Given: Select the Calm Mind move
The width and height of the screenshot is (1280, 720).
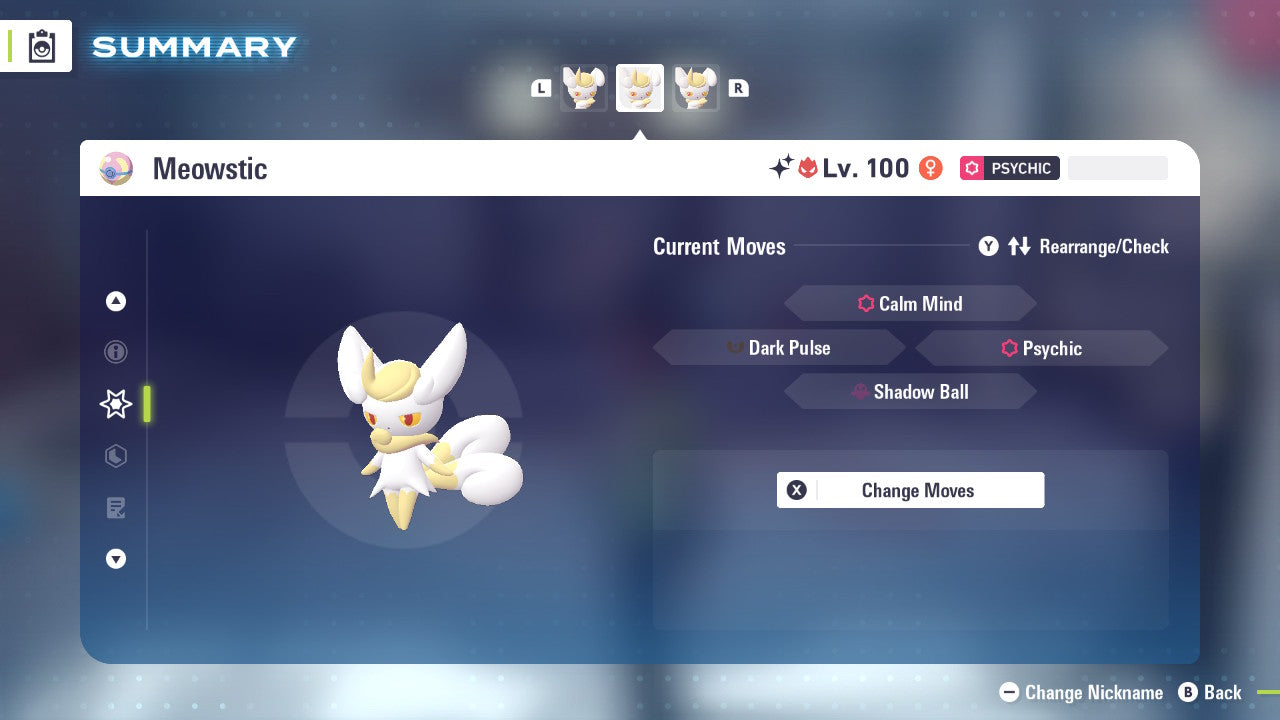Looking at the screenshot, I should click(910, 303).
